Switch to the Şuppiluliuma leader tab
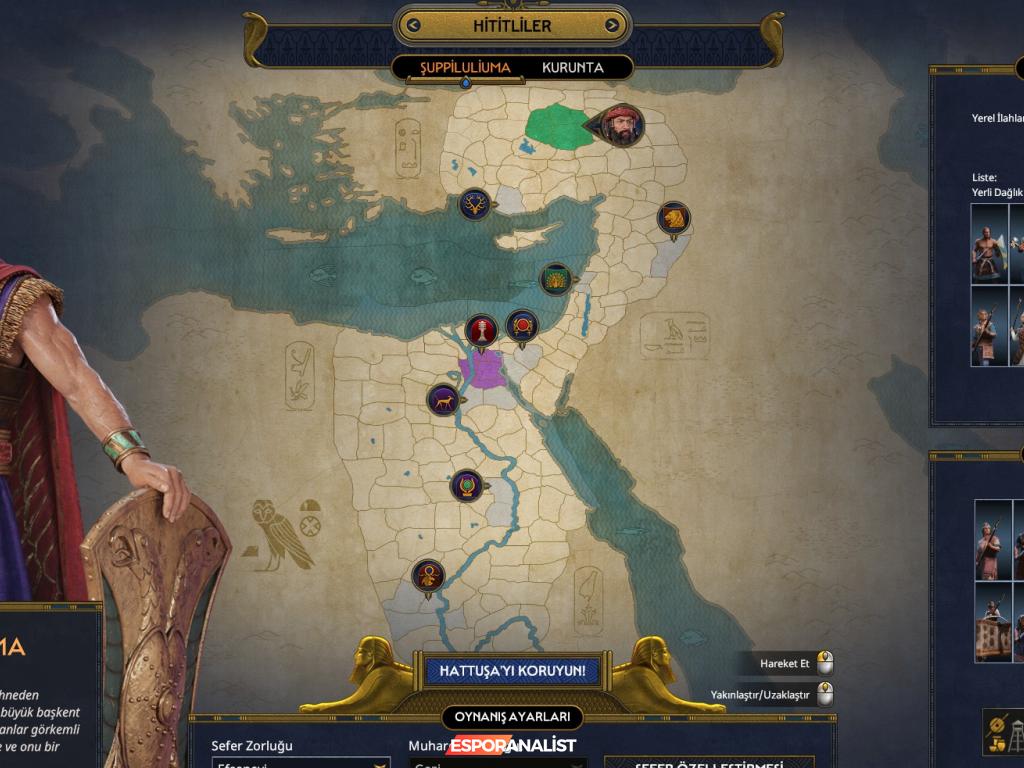Image resolution: width=1024 pixels, height=768 pixels. click(x=465, y=68)
